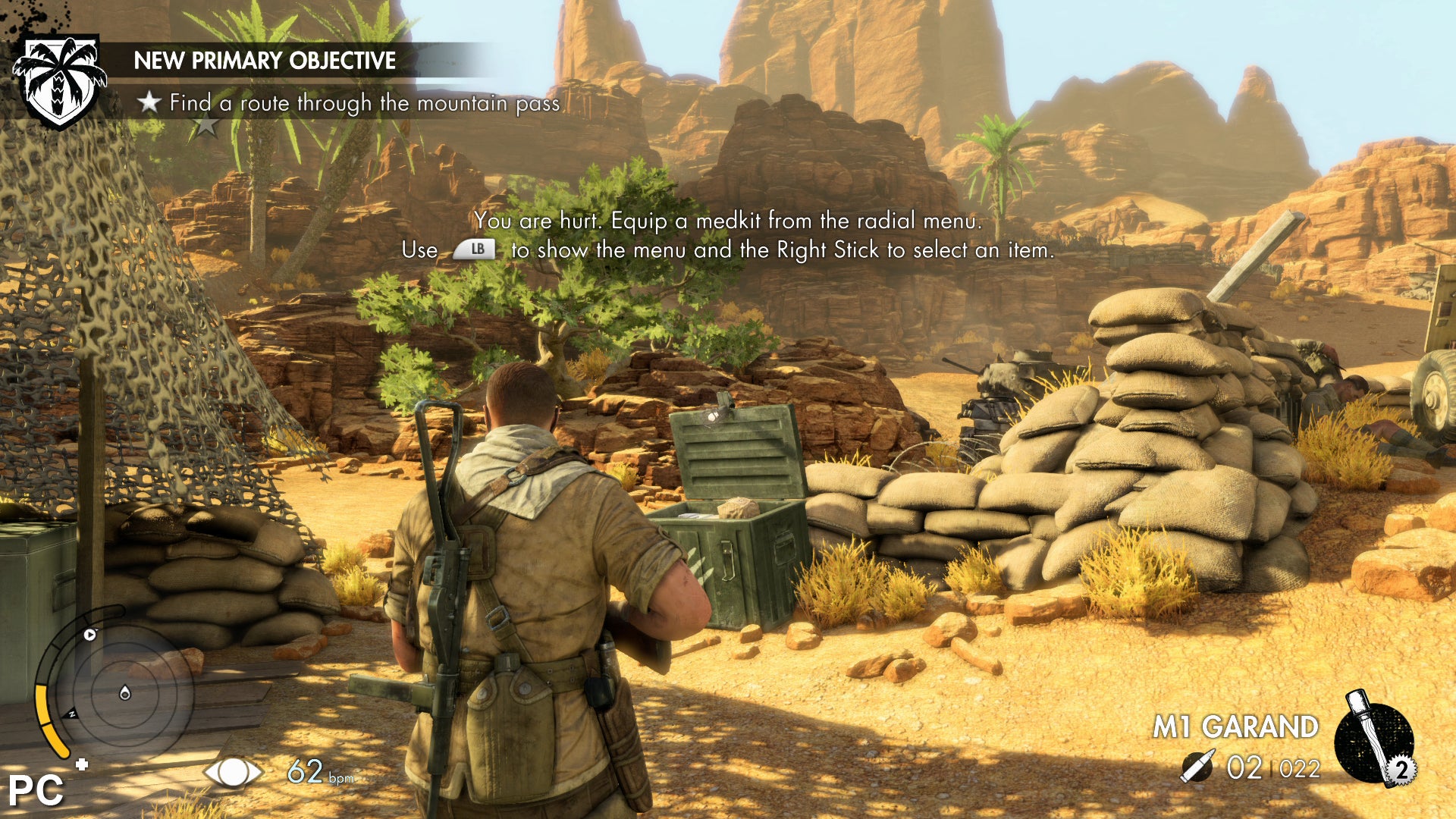Select the M1 Garand weapon label
Screen dimensions: 1456x819
1235,726
